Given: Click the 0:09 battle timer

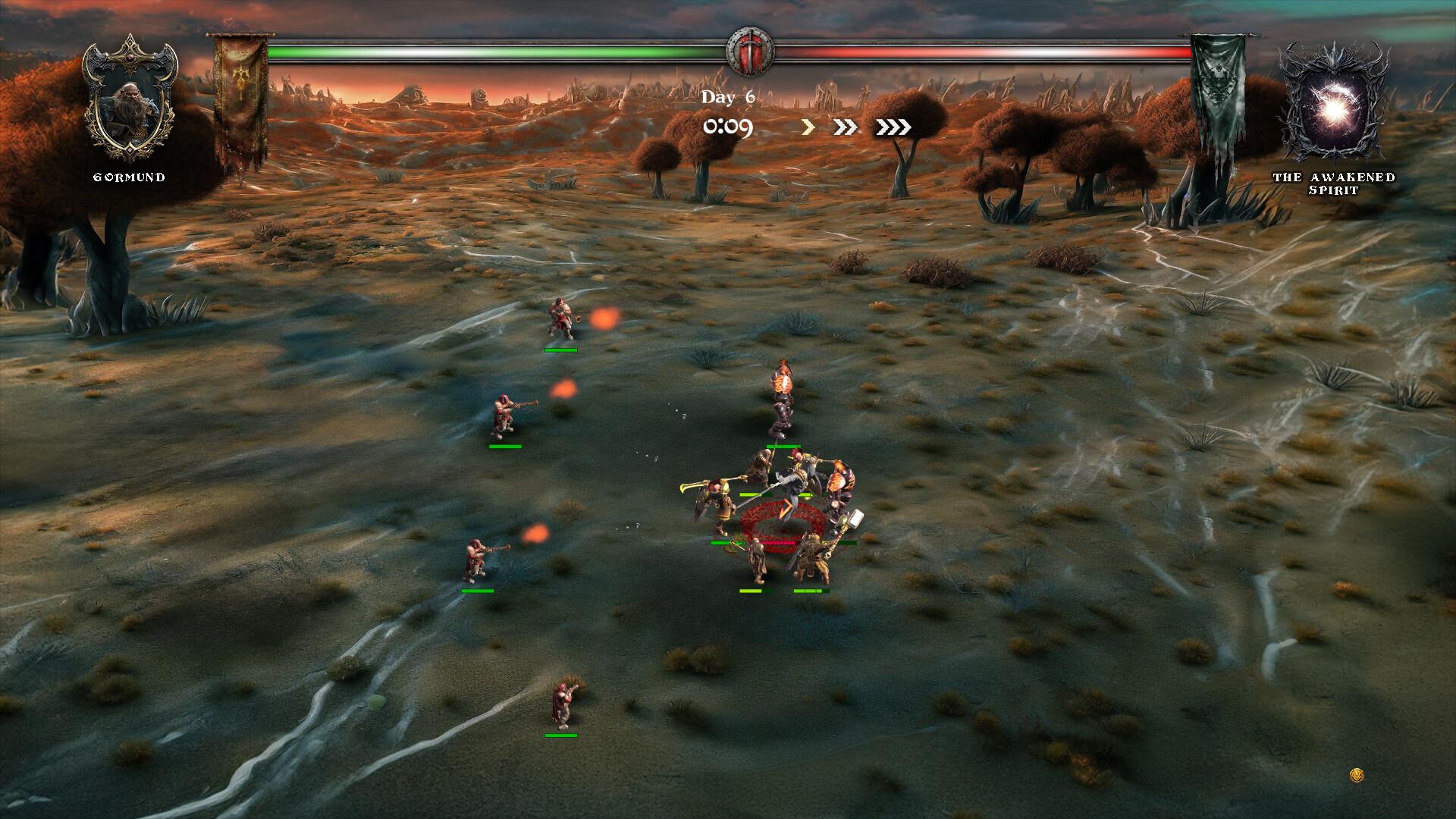Looking at the screenshot, I should point(726,127).
